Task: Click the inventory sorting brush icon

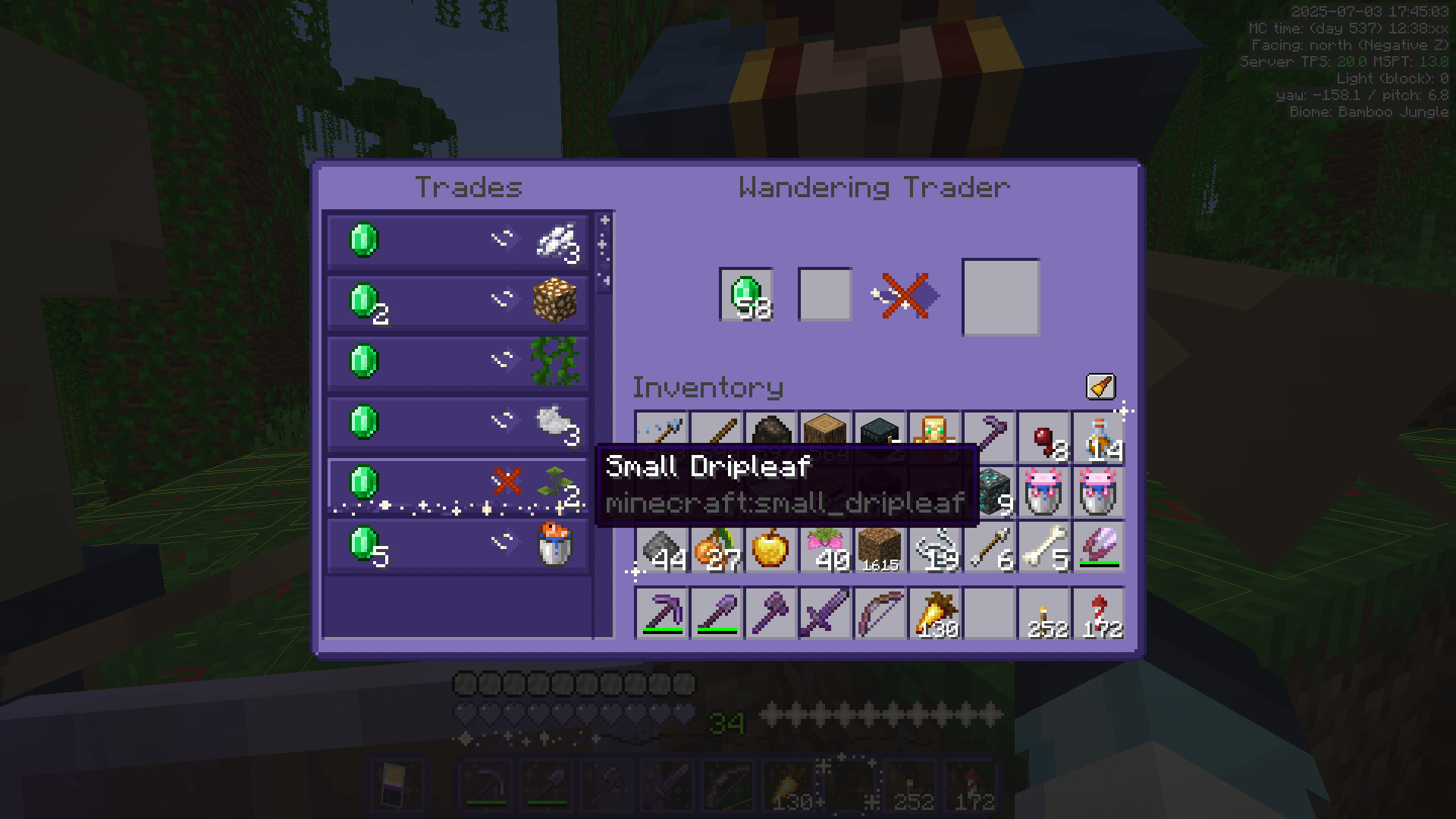Action: pyautogui.click(x=1100, y=387)
